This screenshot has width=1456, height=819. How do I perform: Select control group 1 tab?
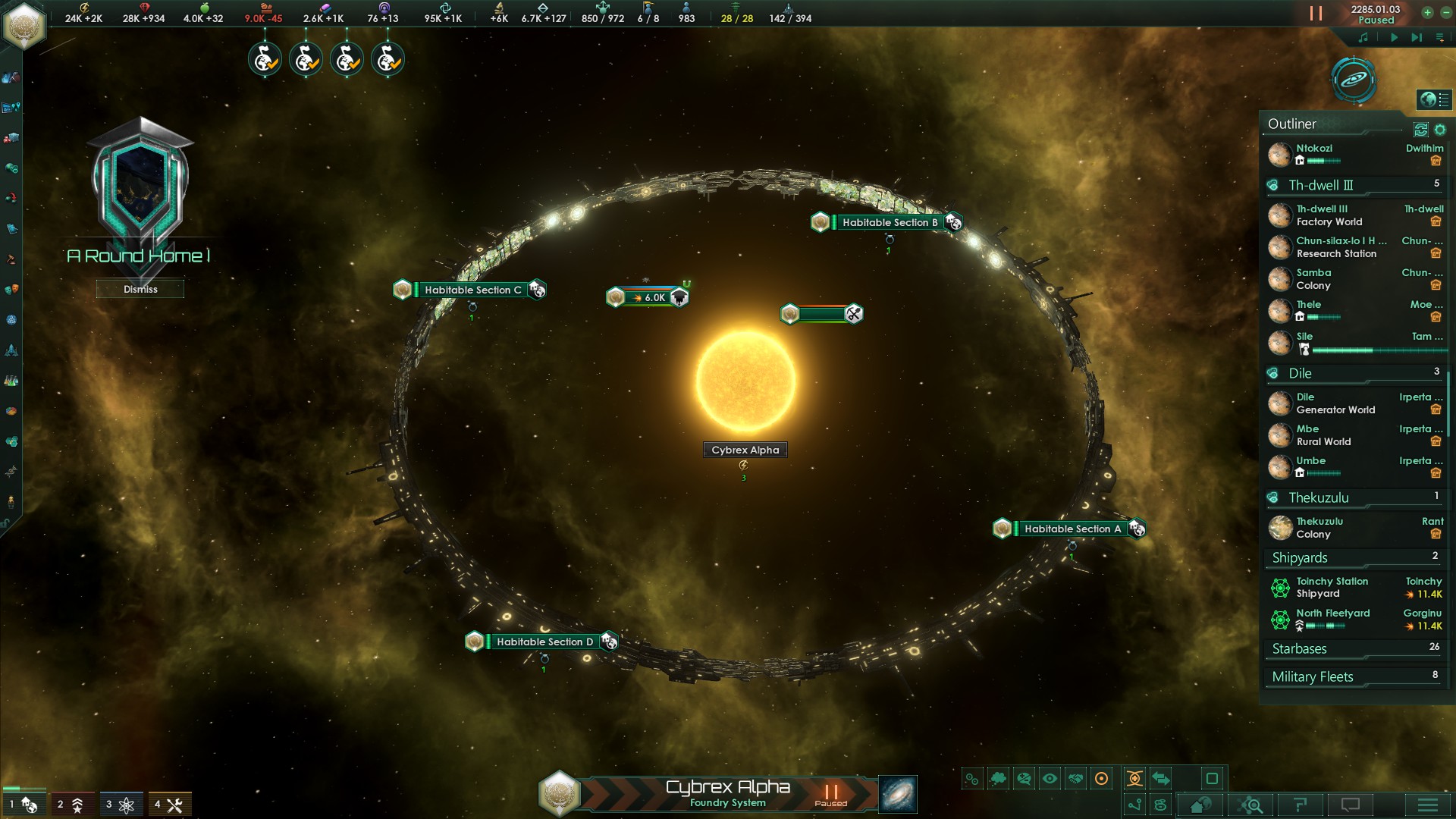[23, 804]
